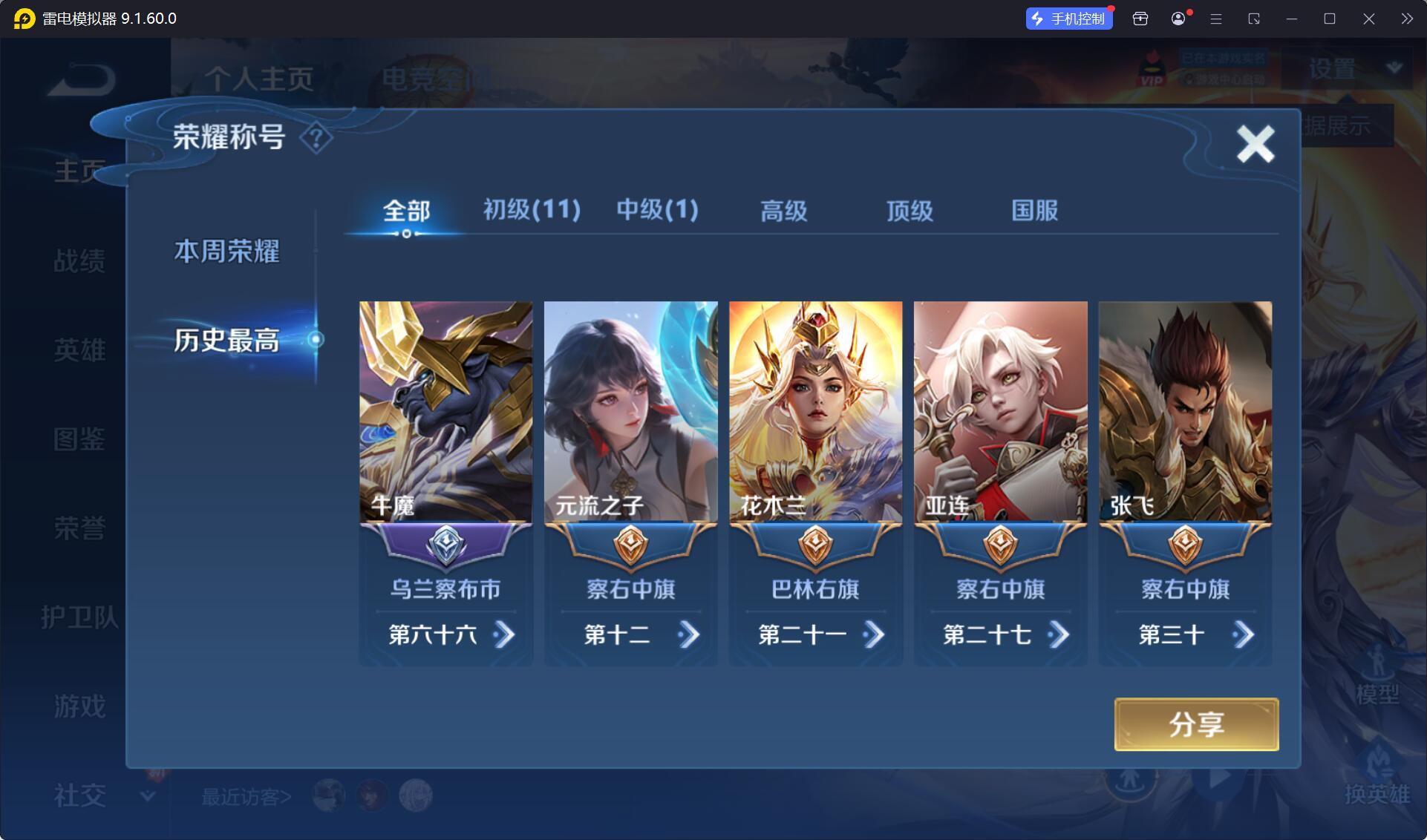Select 历史最高 in the side menu
Viewport: 1427px width, 840px height.
click(226, 341)
